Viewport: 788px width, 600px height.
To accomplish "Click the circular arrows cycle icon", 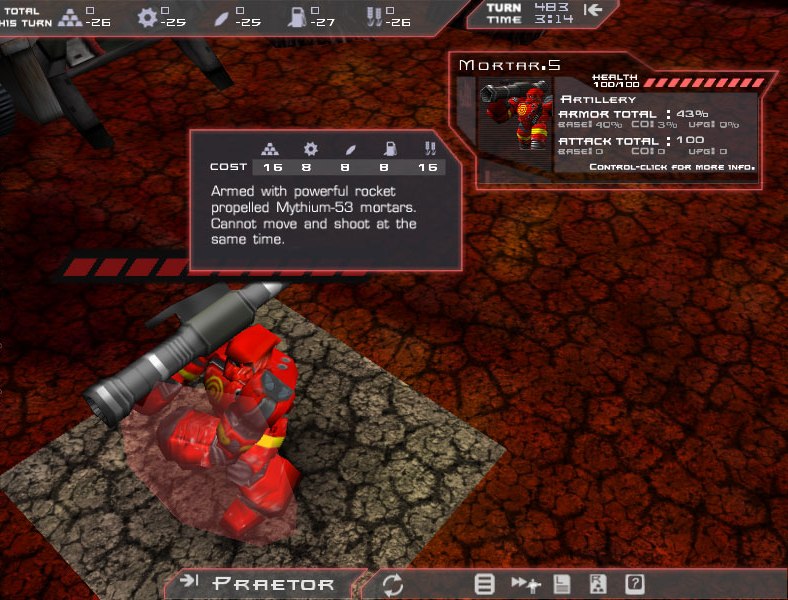I will point(392,584).
